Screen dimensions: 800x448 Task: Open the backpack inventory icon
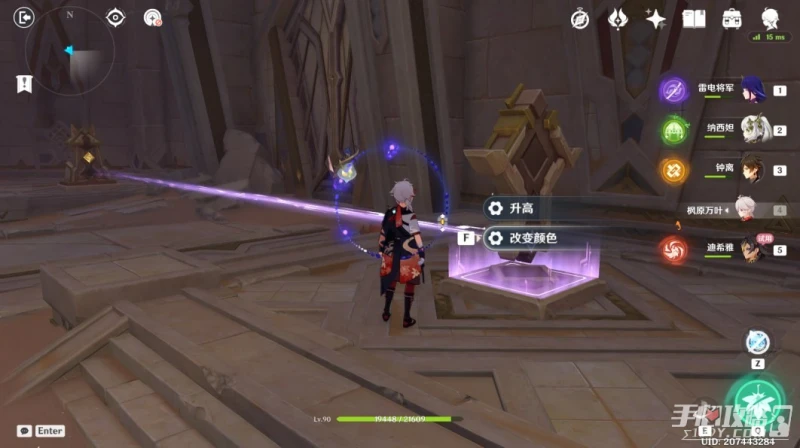[732, 19]
